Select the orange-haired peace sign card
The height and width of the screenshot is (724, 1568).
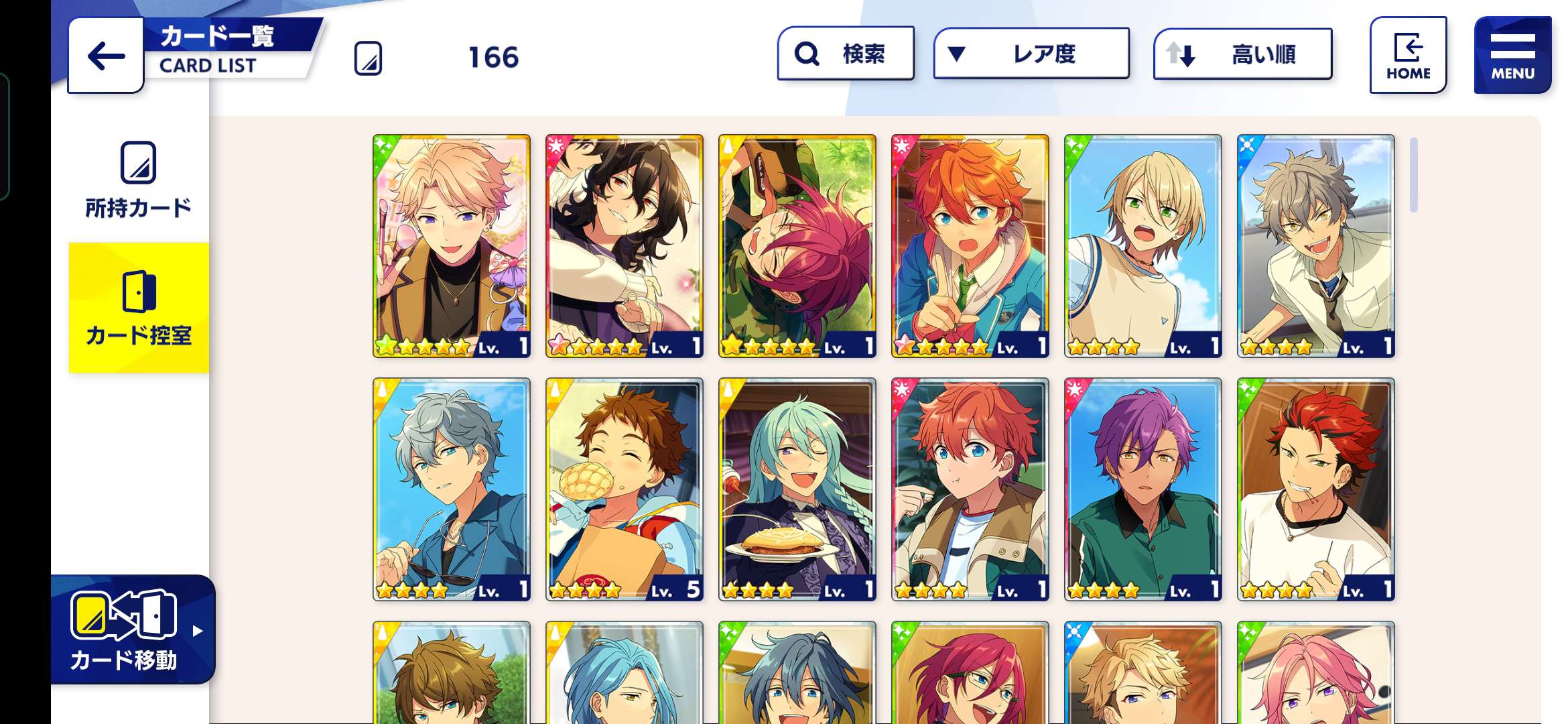click(970, 245)
